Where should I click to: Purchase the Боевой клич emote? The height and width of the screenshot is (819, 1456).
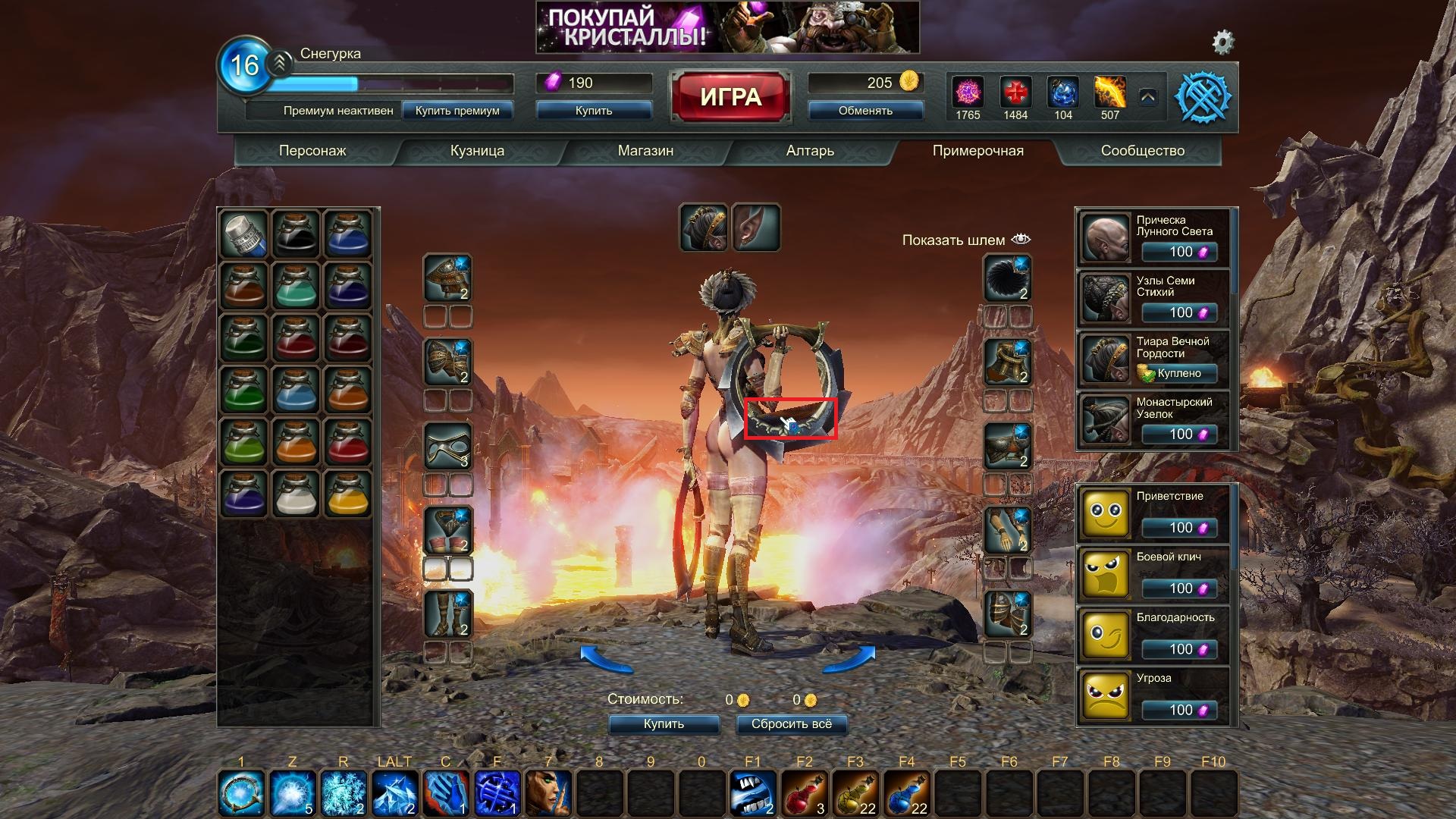point(1180,588)
